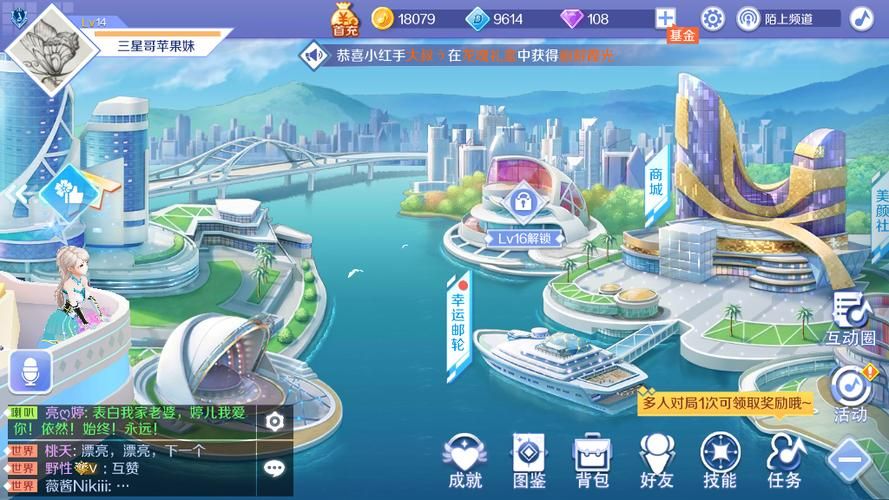Open the player avatar profile
The height and width of the screenshot is (500, 889).
point(46,45)
